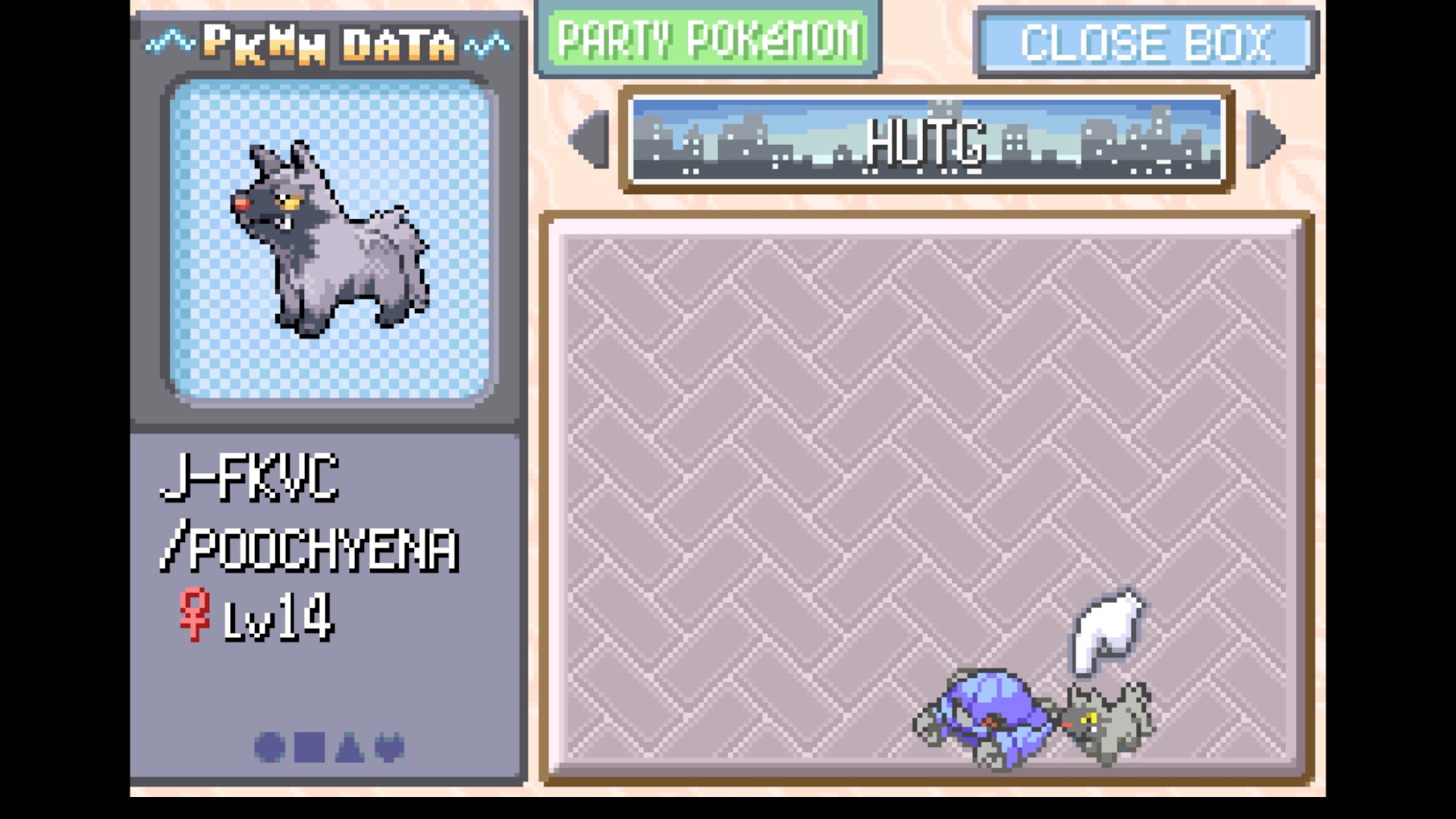
Task: Toggle the female gender symbol
Action: click(196, 616)
